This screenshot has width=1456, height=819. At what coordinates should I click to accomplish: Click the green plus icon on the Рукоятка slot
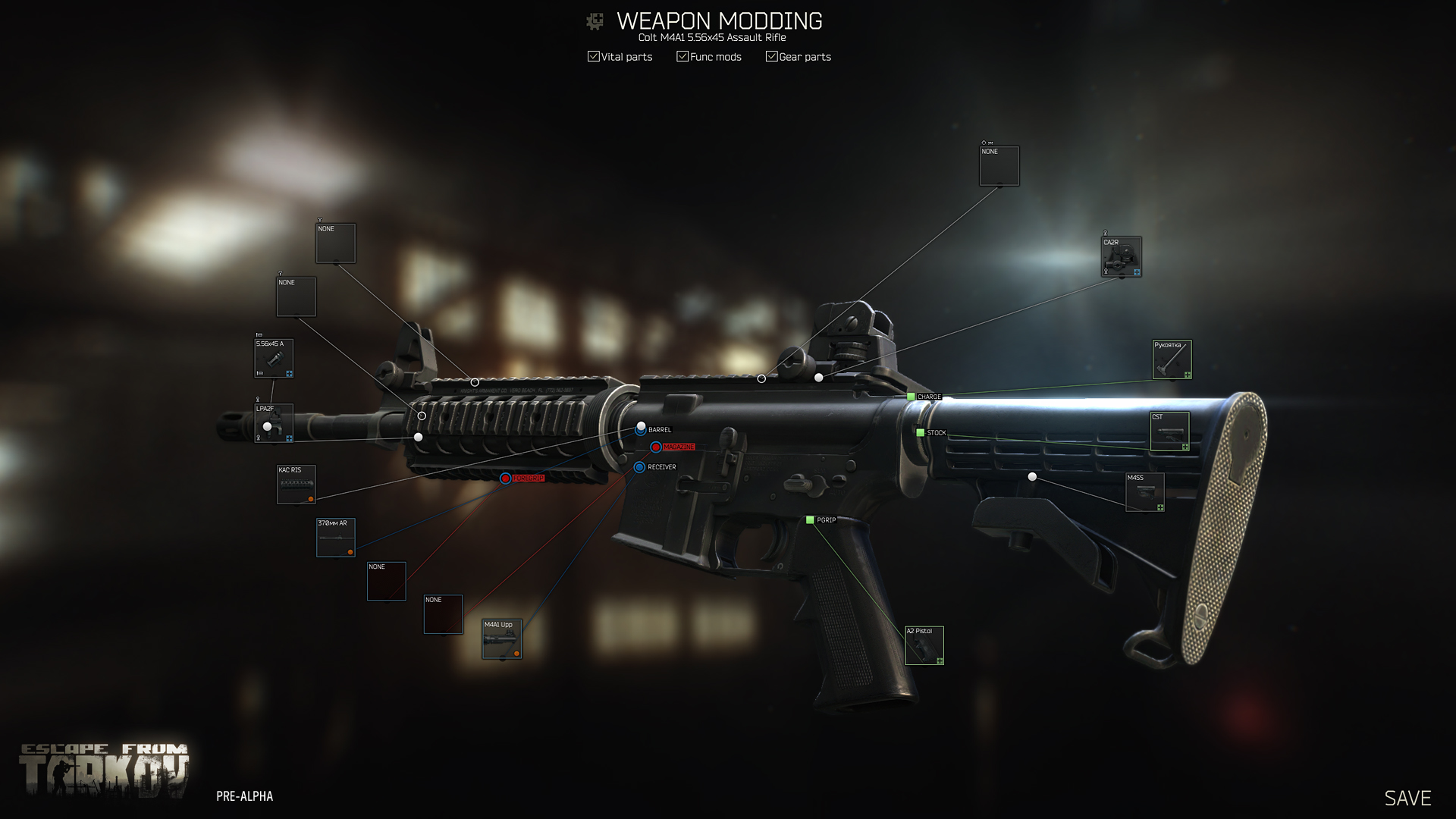[1187, 374]
